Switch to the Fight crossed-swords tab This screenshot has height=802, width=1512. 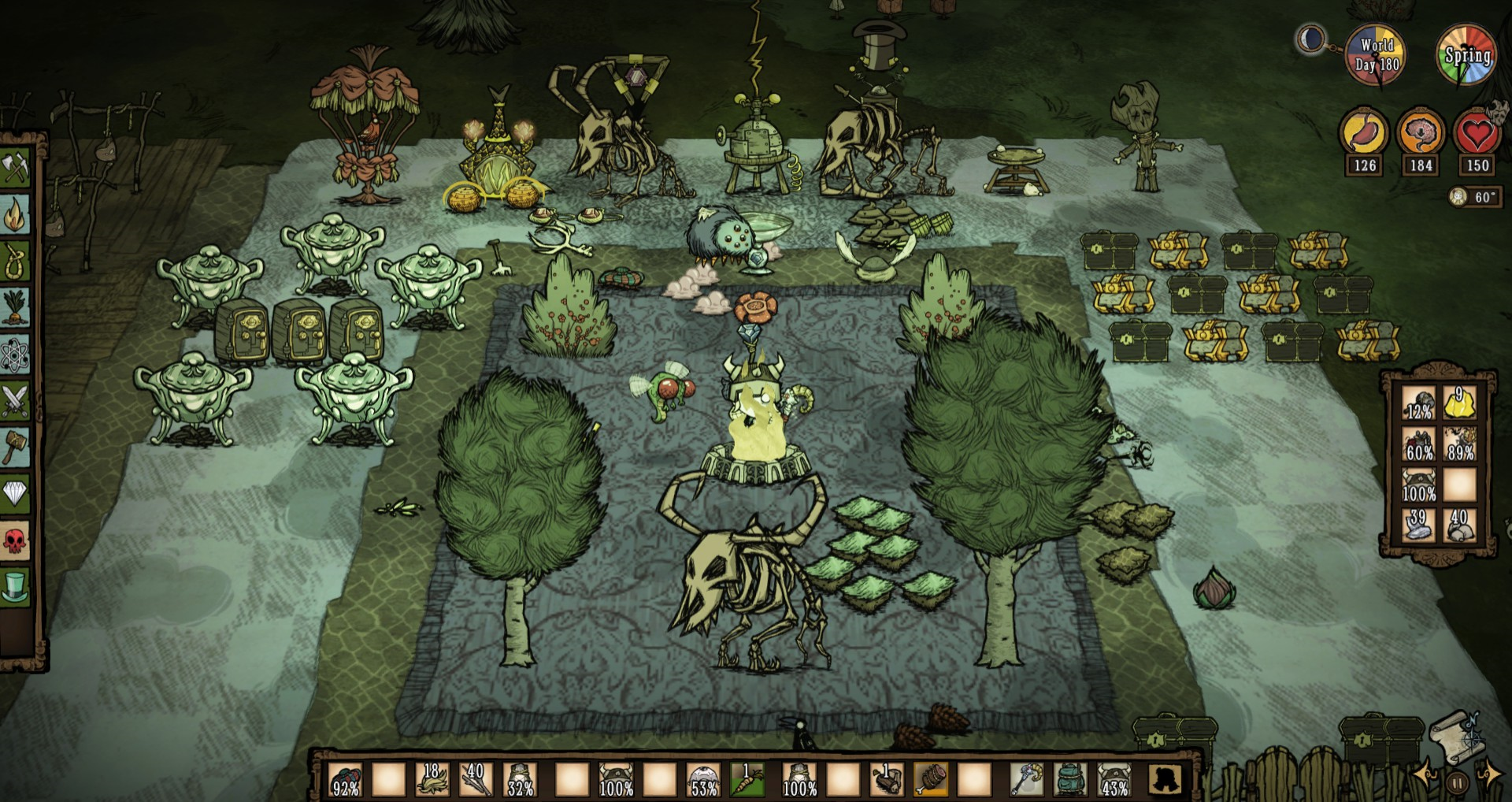coord(15,400)
